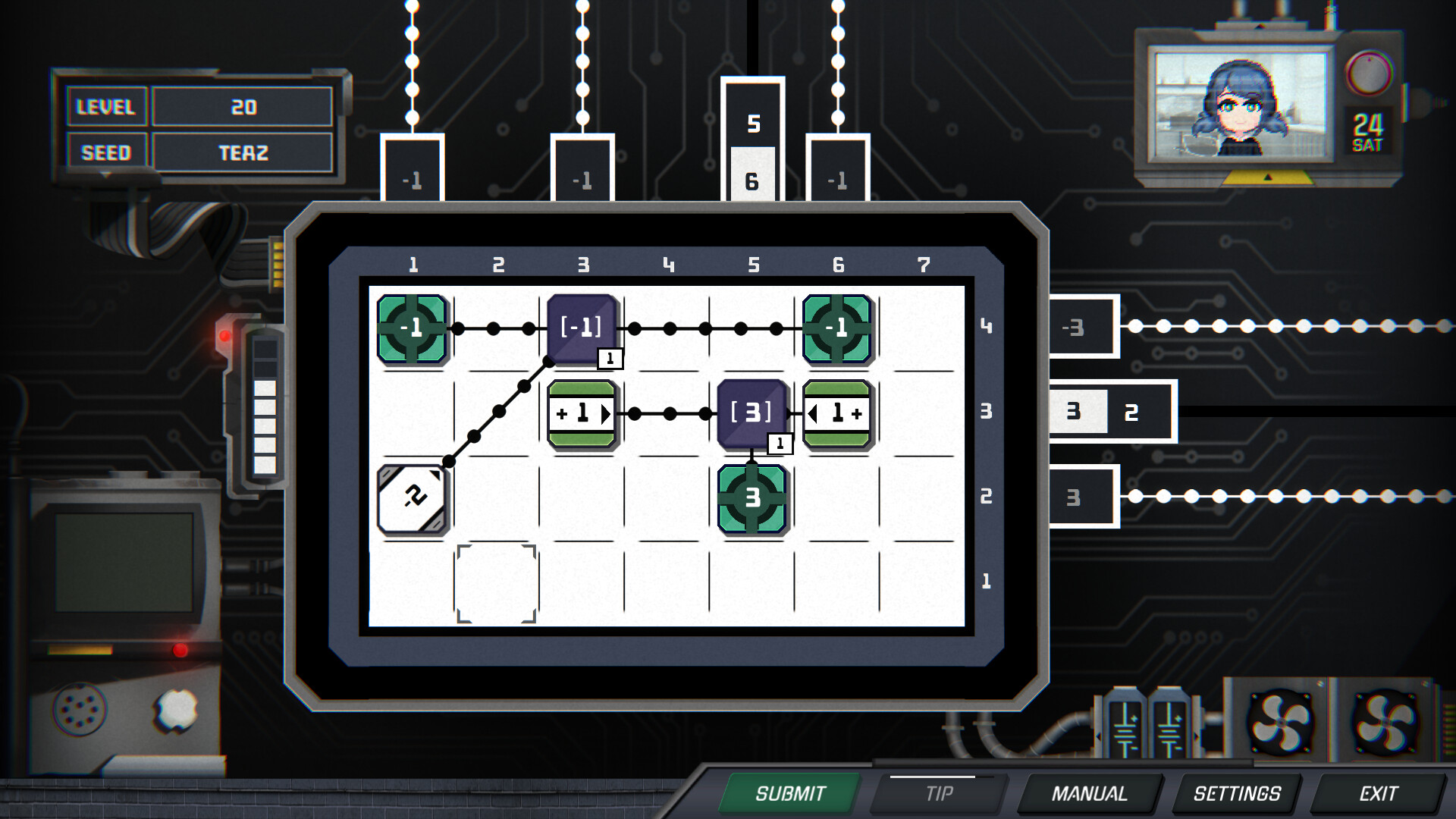Click the empty dashed grid cell

coord(497,584)
